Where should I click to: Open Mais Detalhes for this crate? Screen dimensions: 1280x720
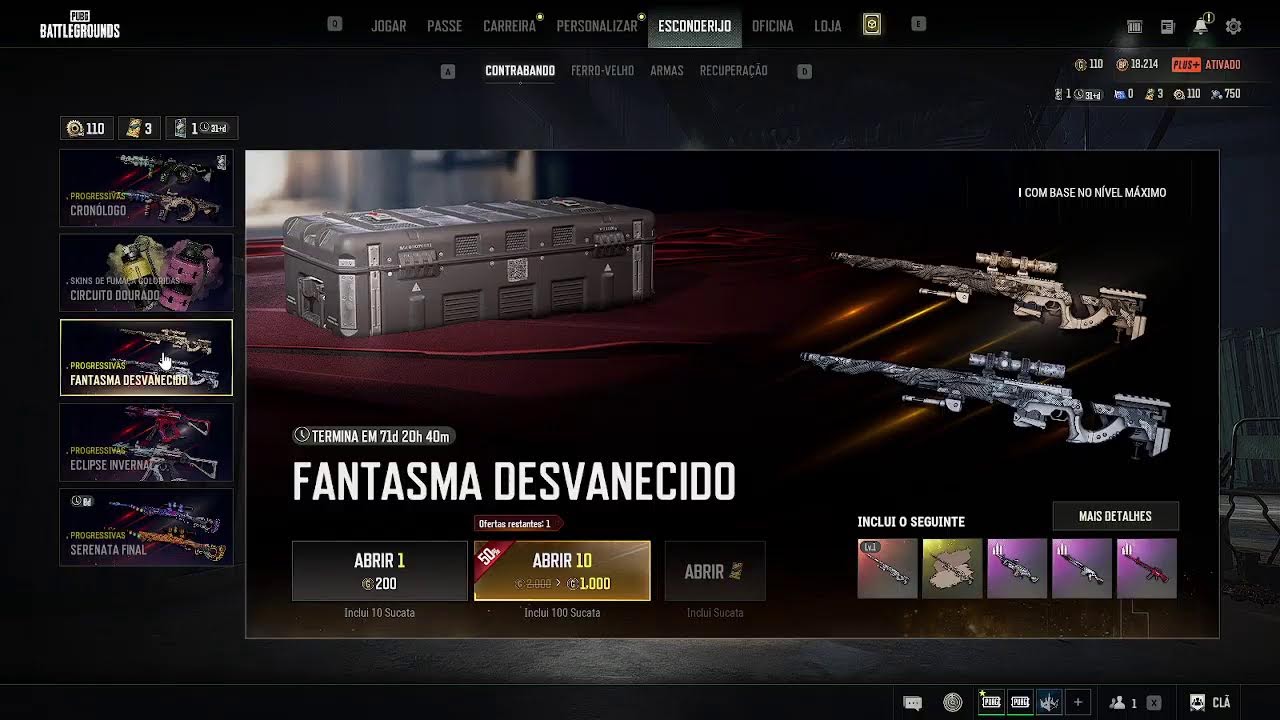1115,516
